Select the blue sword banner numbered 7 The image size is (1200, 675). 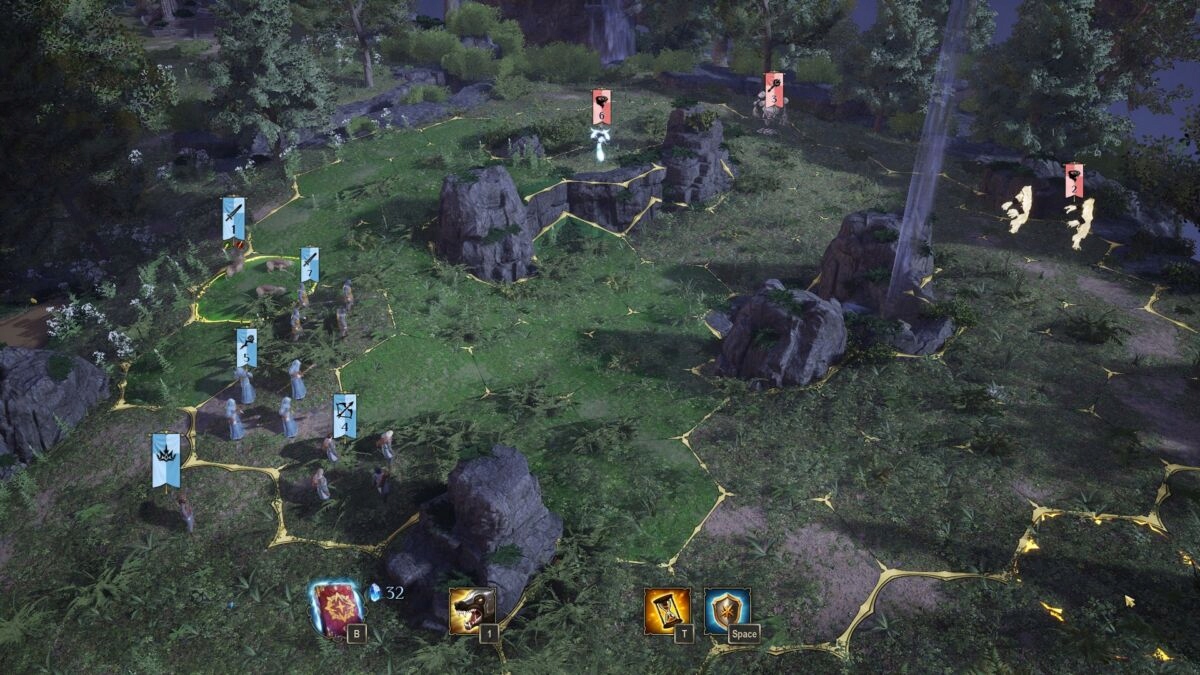tap(310, 265)
